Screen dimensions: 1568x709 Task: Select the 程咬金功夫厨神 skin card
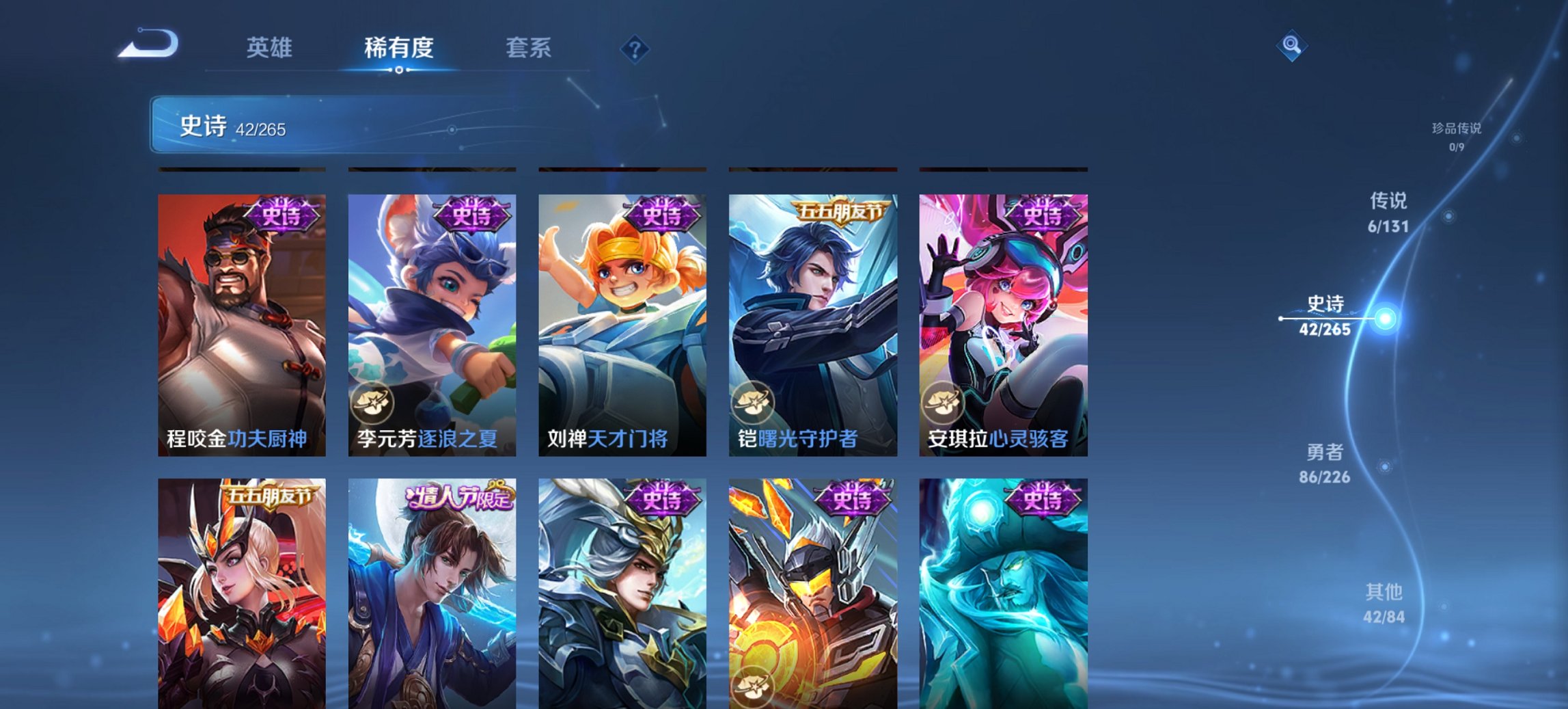[x=240, y=315]
